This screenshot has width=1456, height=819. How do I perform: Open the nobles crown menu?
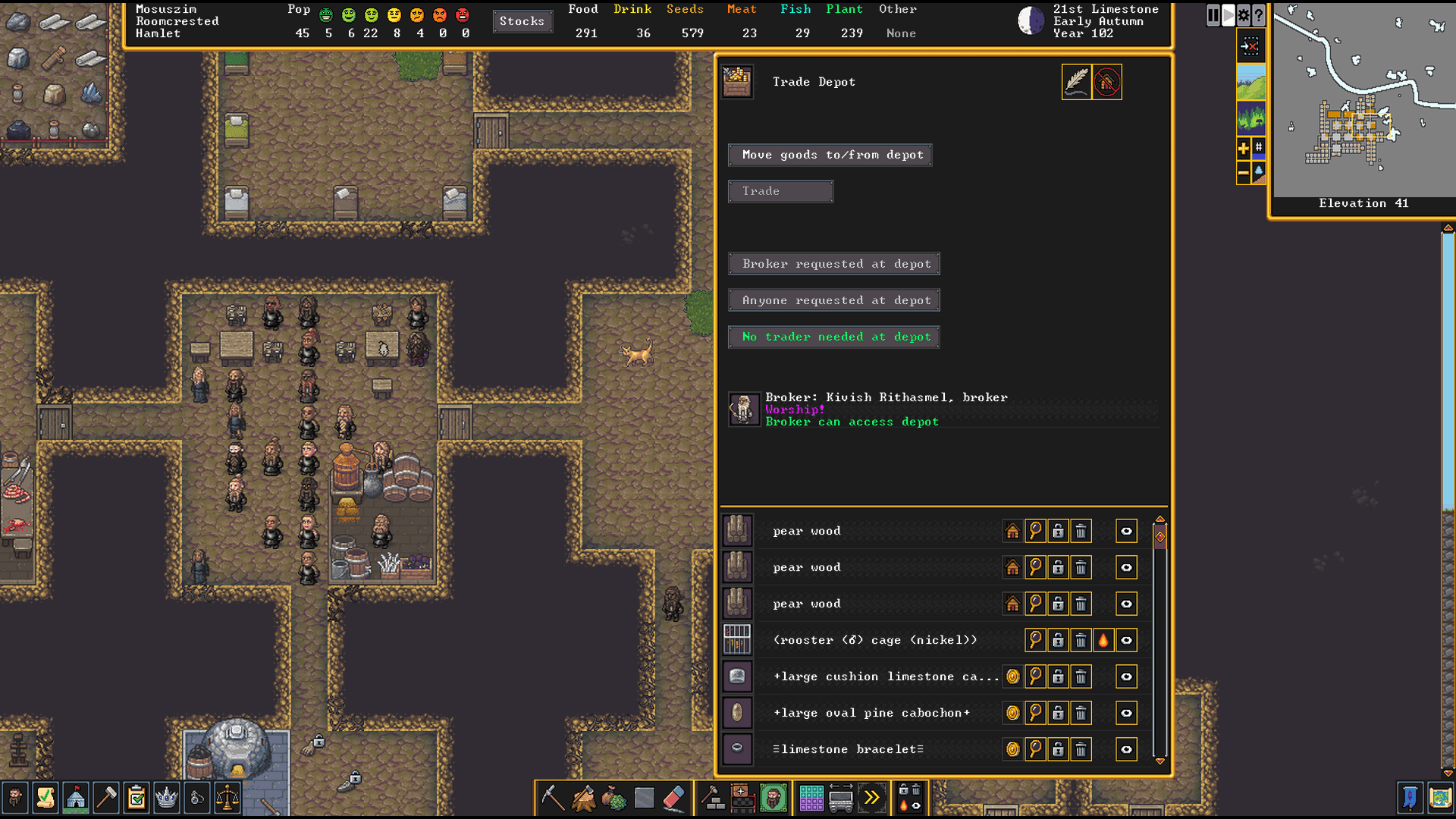click(167, 798)
